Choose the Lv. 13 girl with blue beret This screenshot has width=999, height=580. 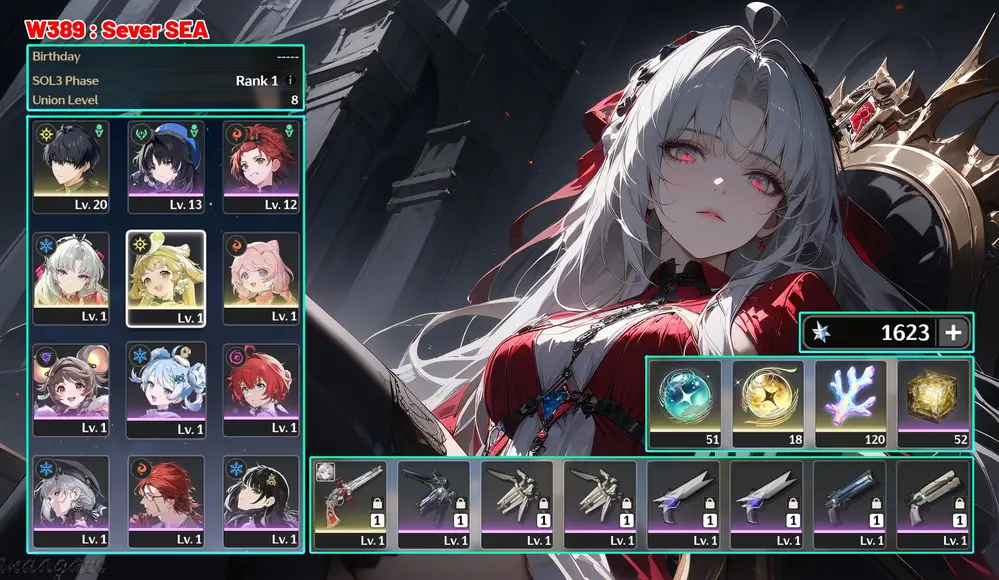[166, 165]
